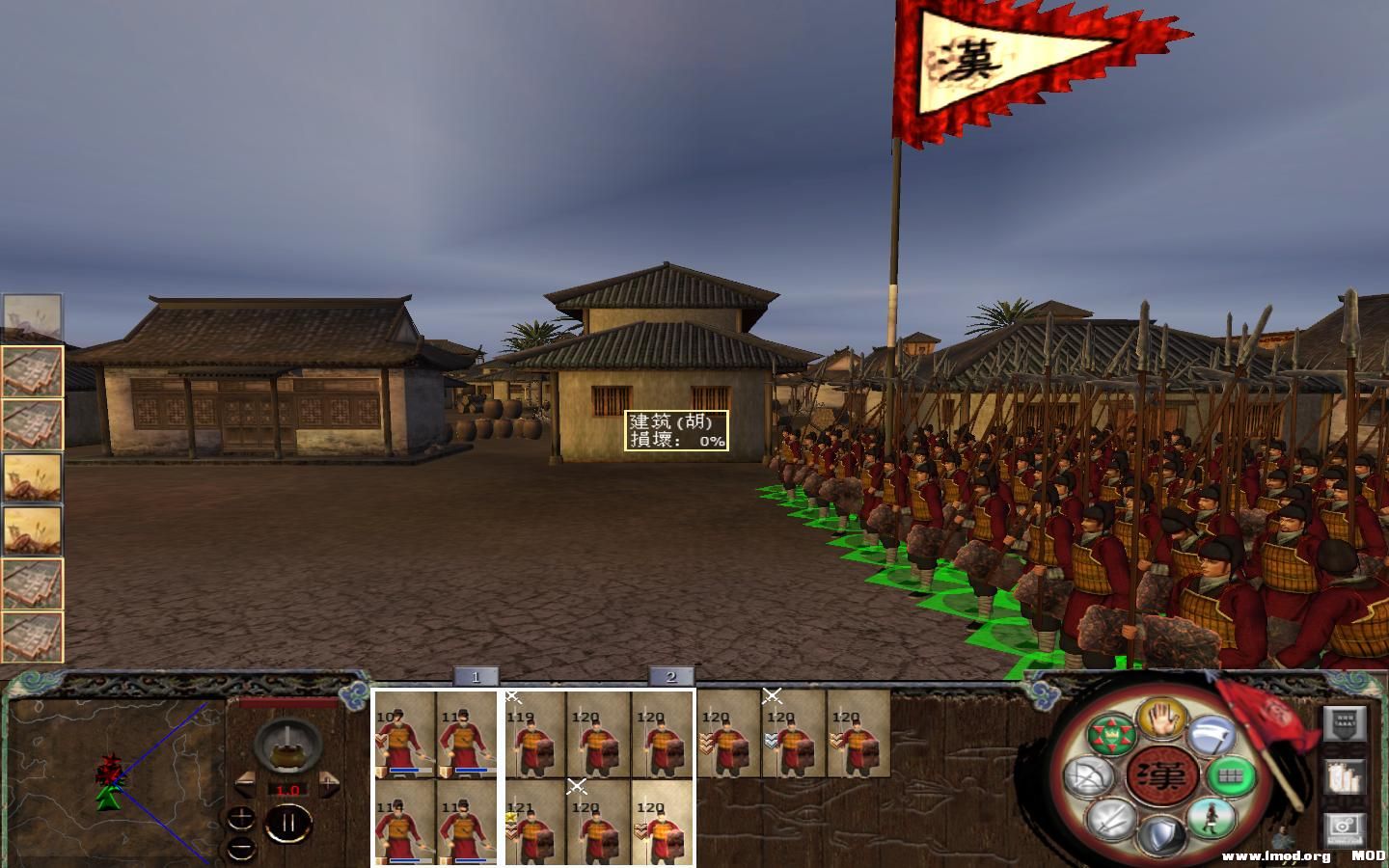Select the green grid formations icon
Viewport: 1389px width, 868px height.
pyautogui.click(x=1229, y=775)
